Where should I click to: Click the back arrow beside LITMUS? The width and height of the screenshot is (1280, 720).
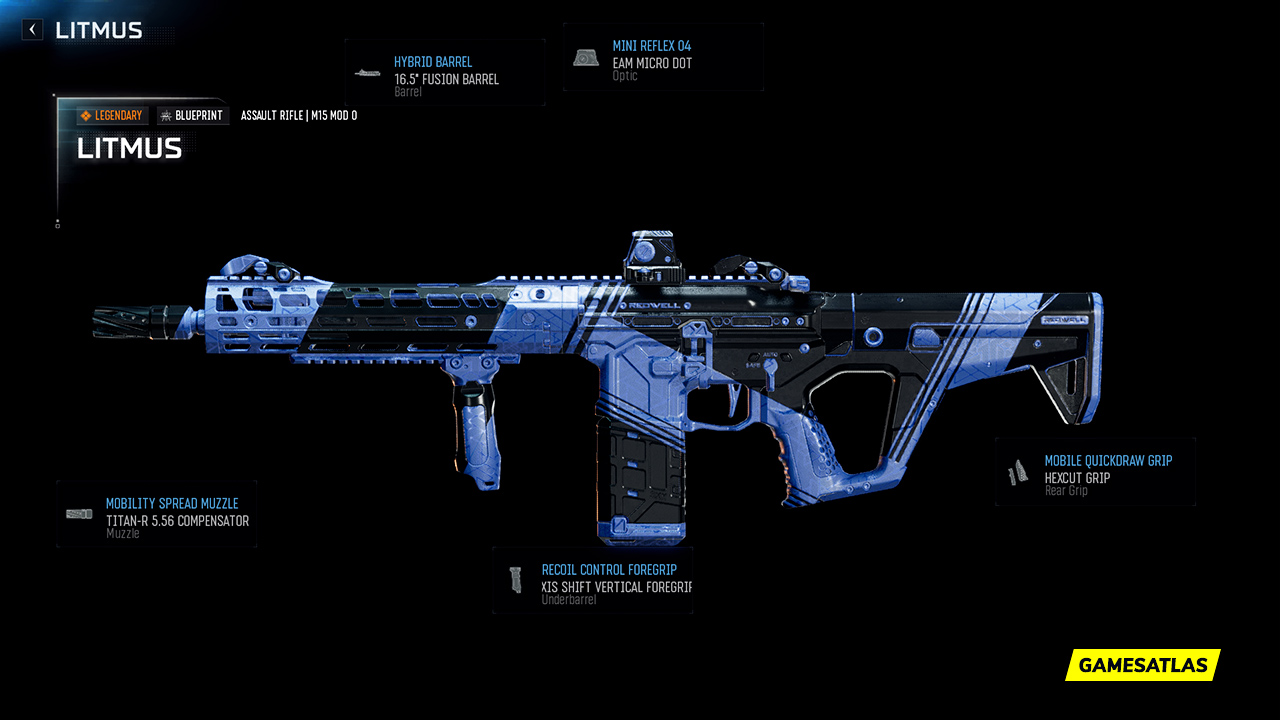pos(31,29)
